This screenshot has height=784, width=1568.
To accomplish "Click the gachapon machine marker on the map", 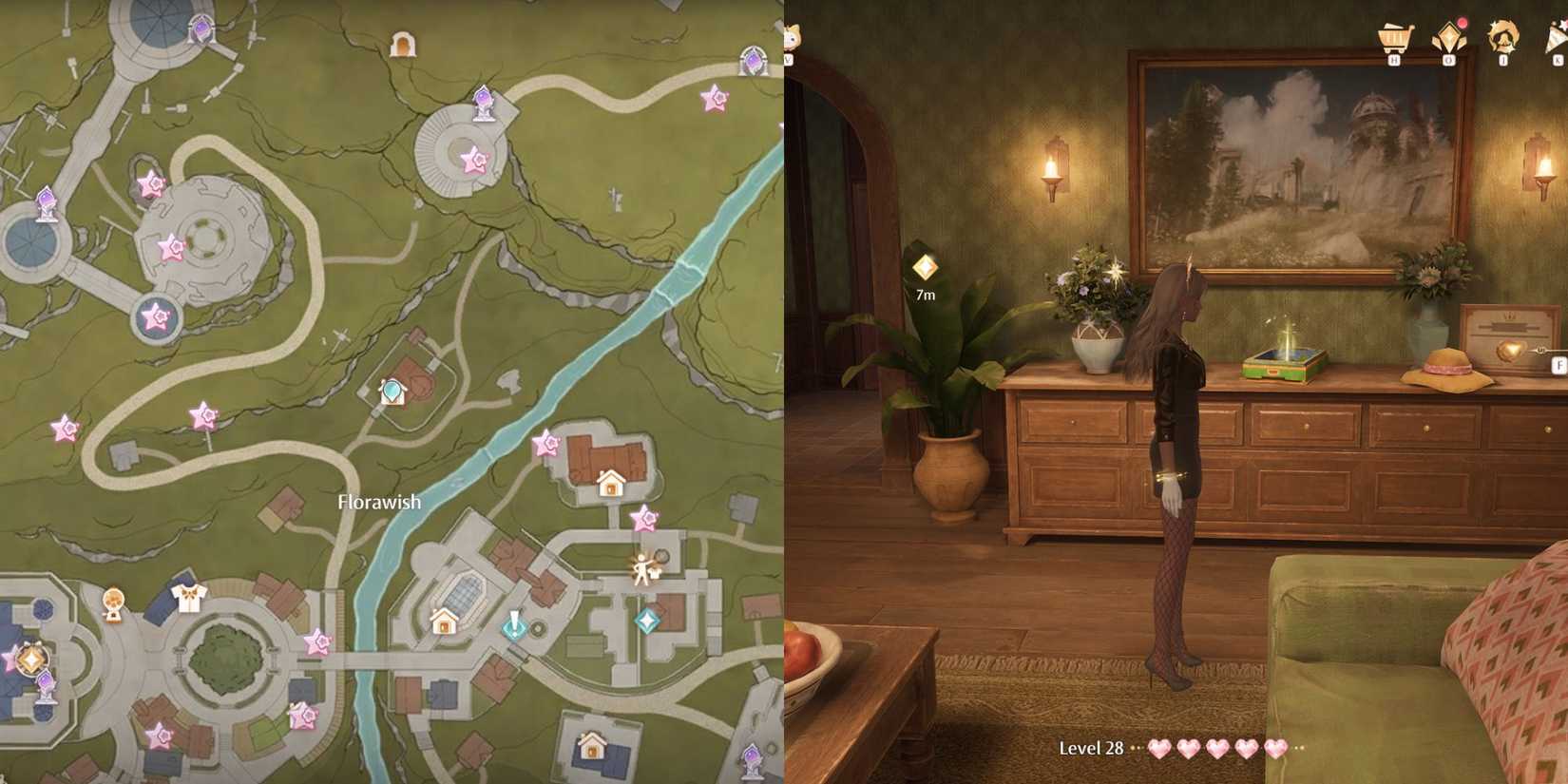I will click(x=112, y=602).
